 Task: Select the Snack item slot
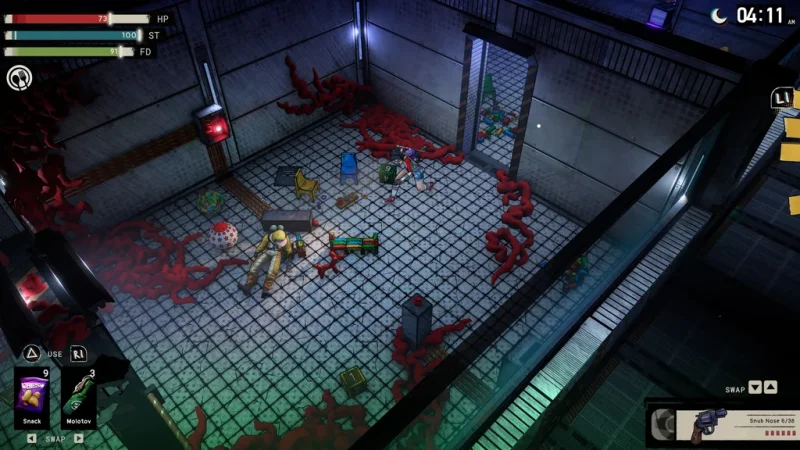click(32, 397)
